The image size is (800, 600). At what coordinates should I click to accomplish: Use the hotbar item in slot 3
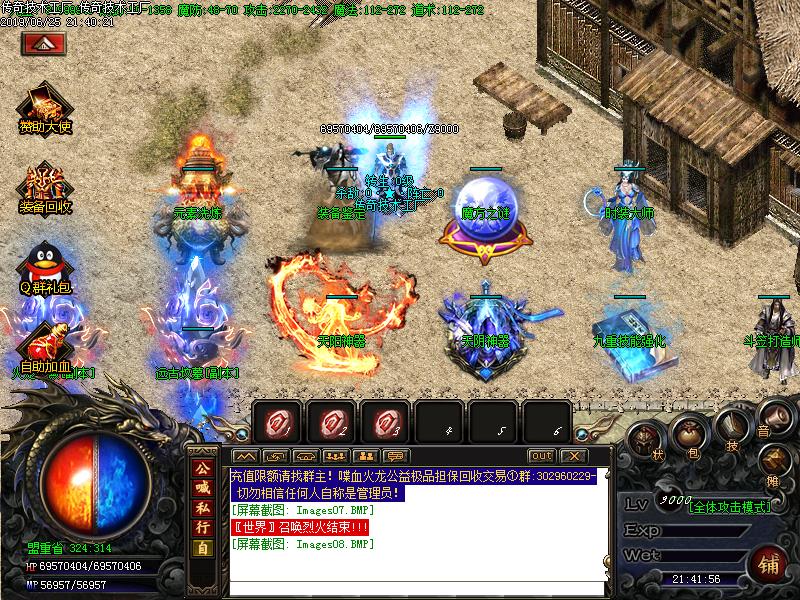[385, 421]
